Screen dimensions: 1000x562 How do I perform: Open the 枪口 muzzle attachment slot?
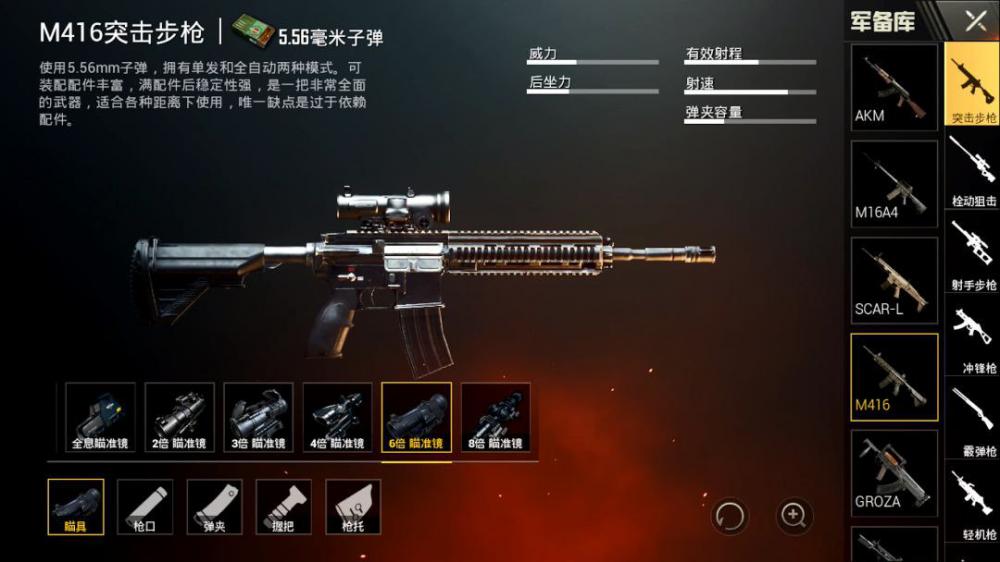(x=145, y=506)
